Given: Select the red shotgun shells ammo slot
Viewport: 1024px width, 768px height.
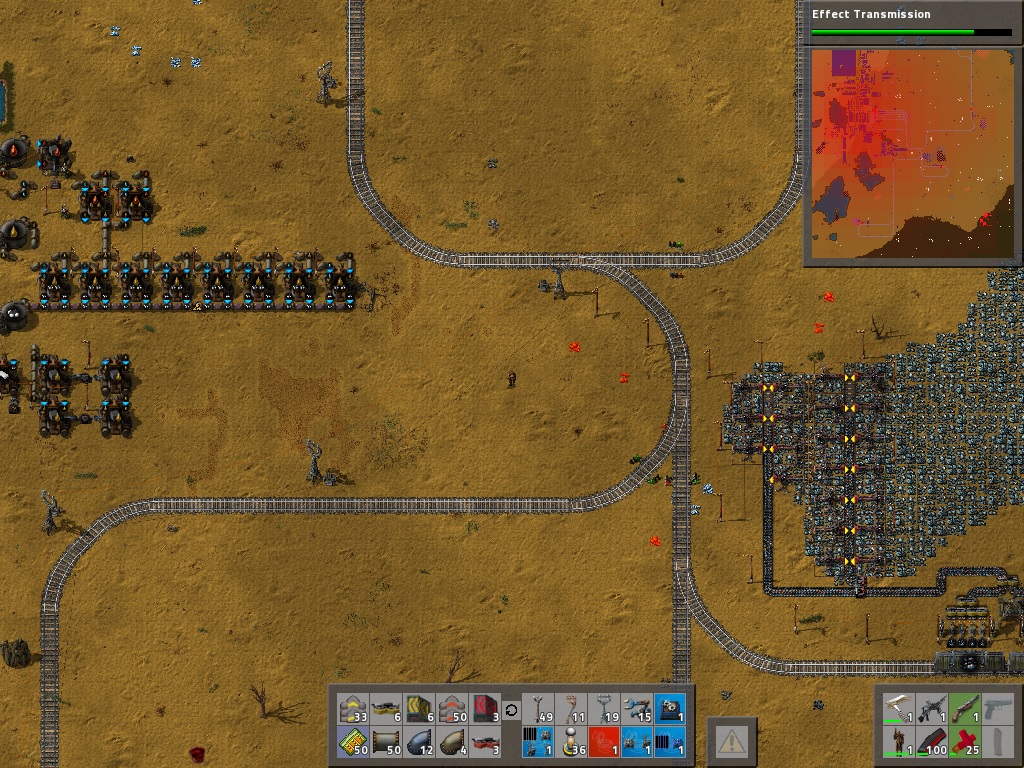Looking at the screenshot, I should point(964,742).
